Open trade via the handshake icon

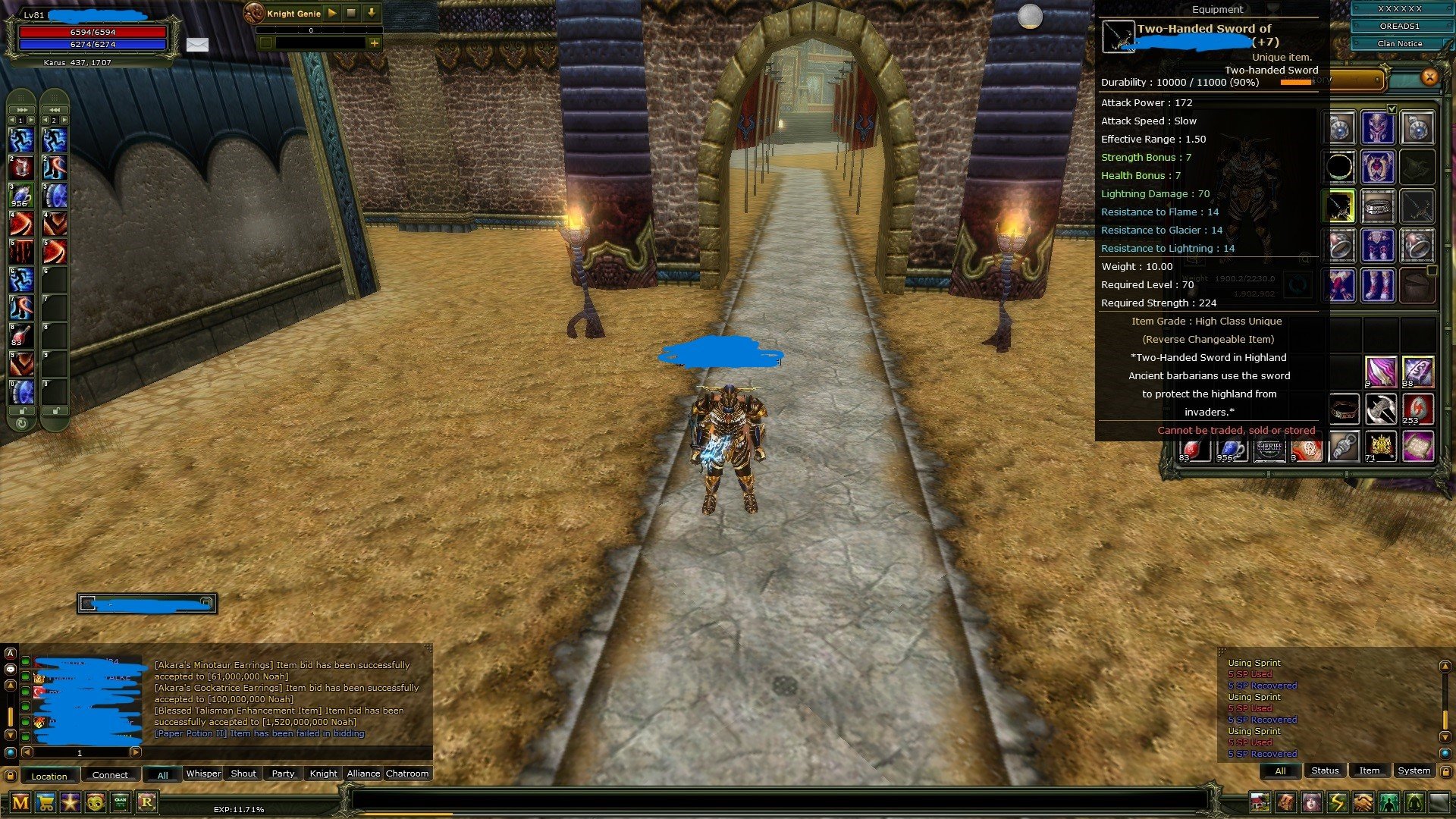1362,802
